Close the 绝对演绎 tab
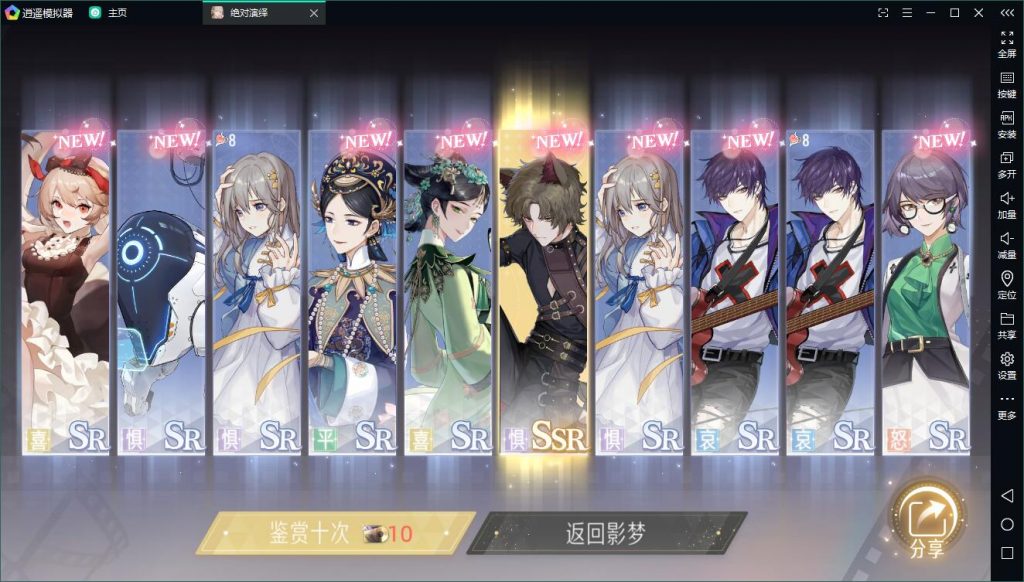 314,13
